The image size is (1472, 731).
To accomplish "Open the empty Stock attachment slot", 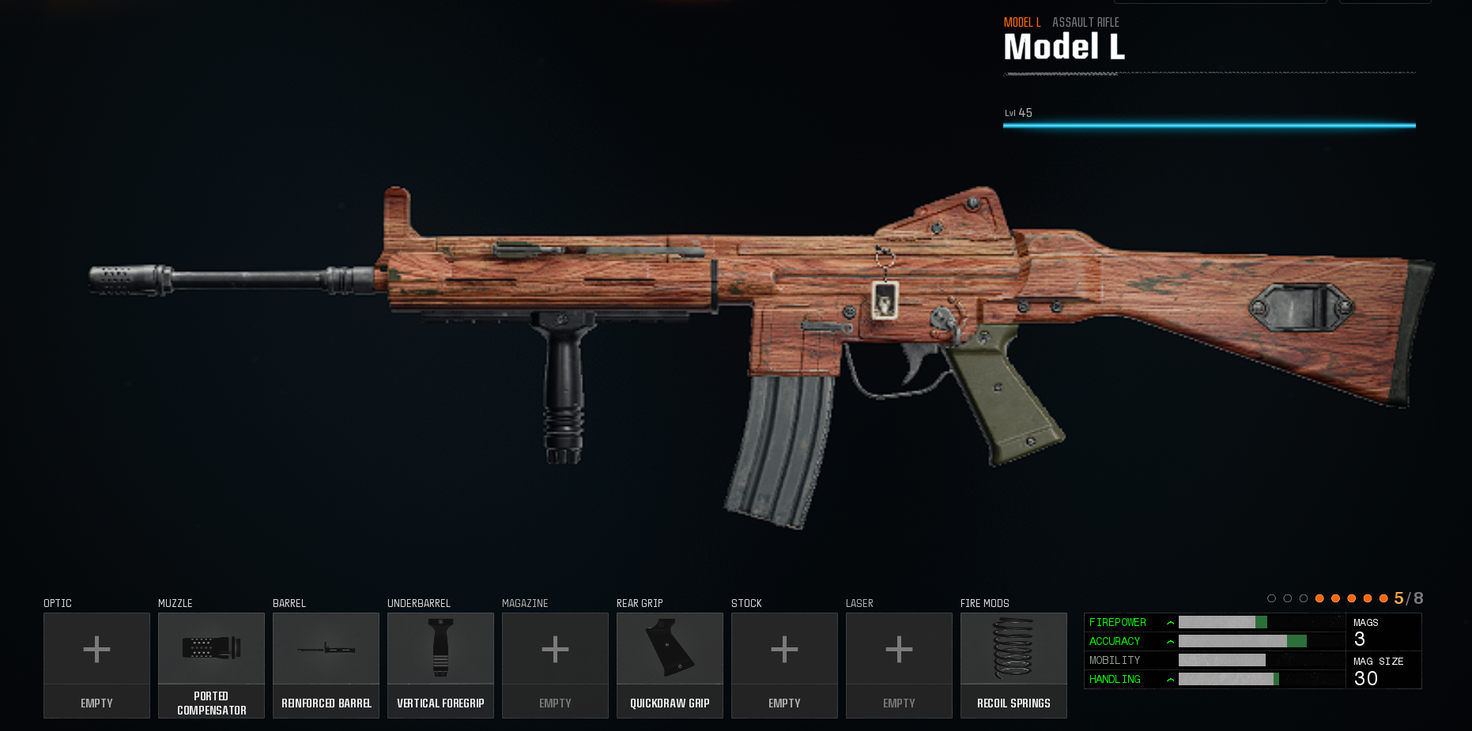I will point(784,650).
